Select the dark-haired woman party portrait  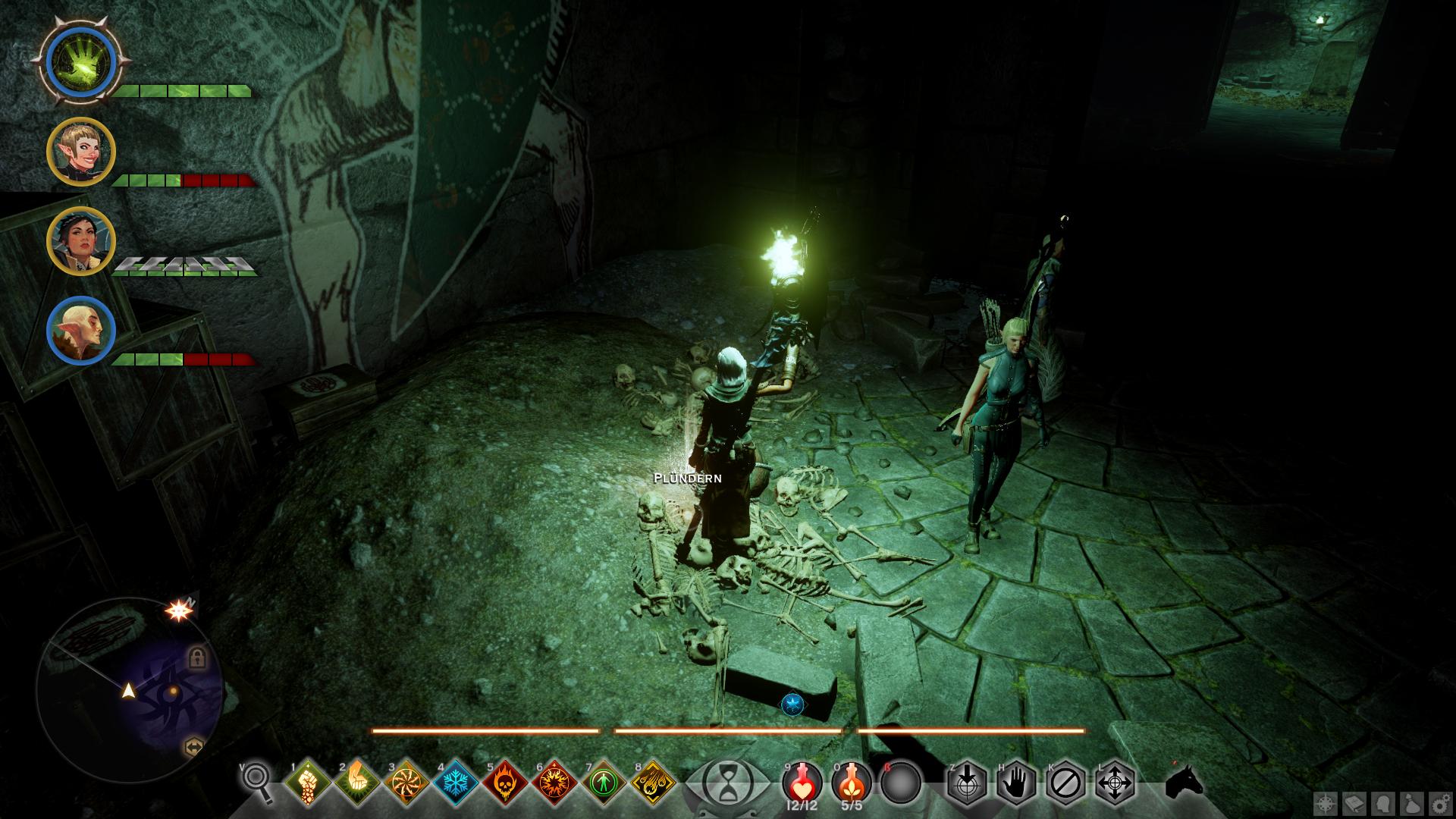80,240
